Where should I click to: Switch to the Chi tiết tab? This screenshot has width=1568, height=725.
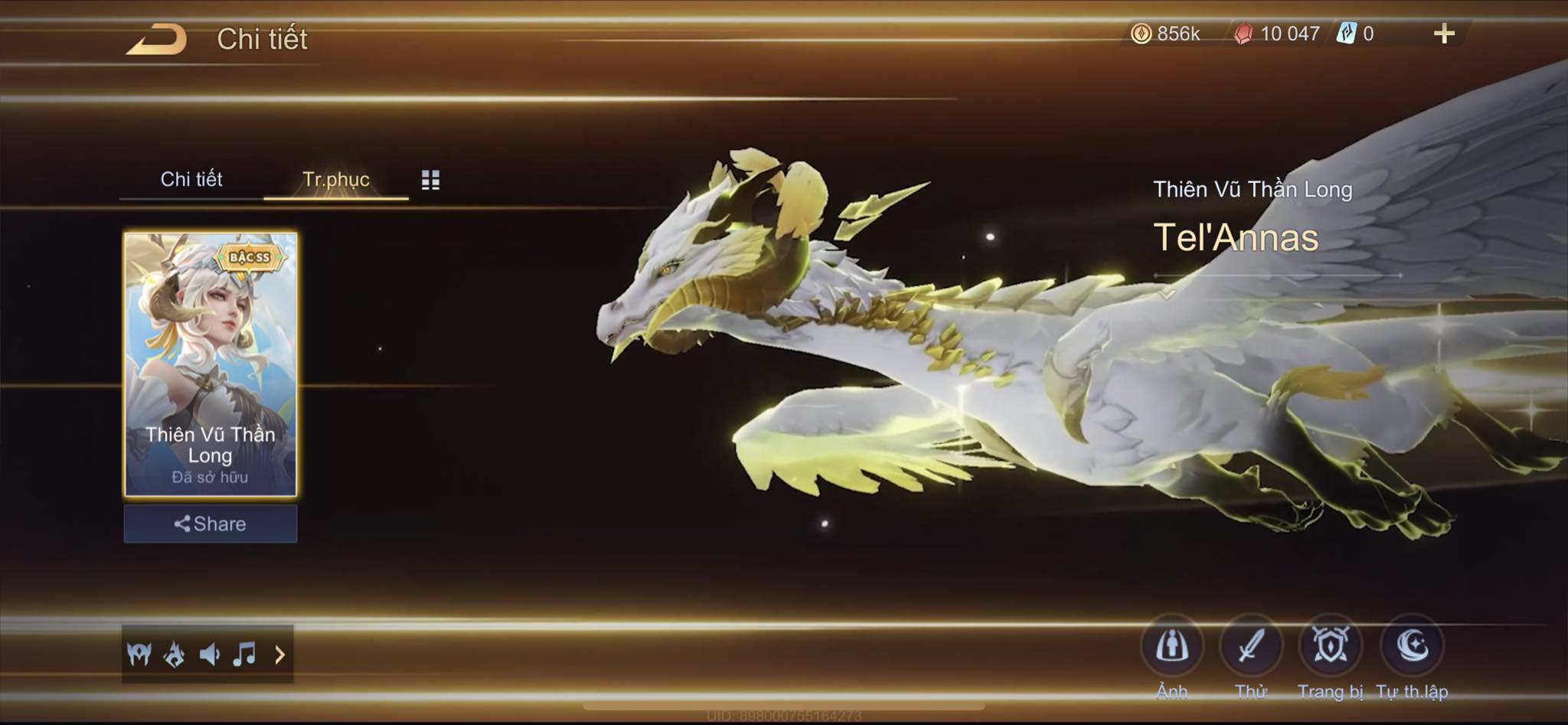tap(191, 179)
